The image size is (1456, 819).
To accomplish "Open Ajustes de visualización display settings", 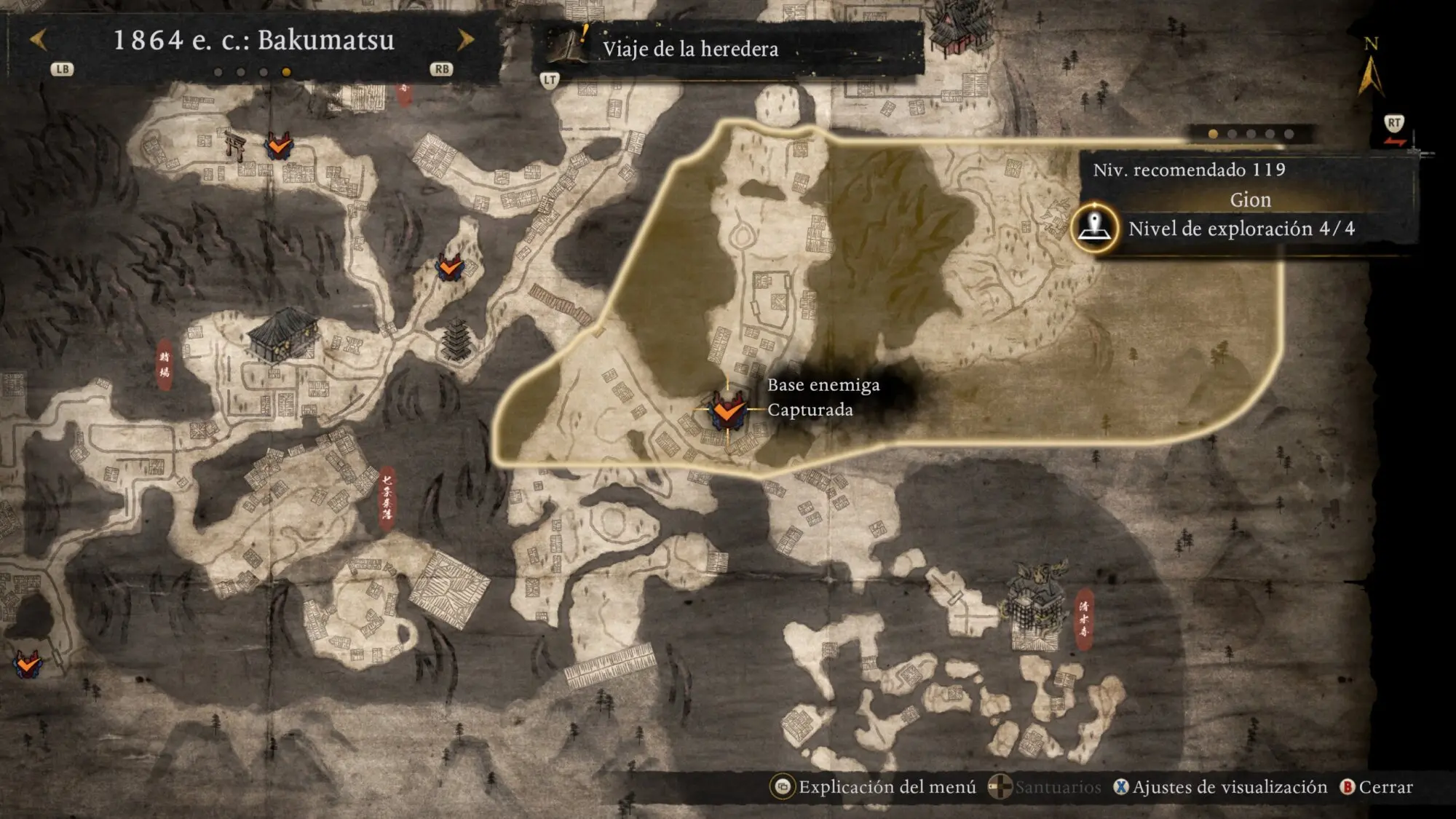I will coord(1222,787).
